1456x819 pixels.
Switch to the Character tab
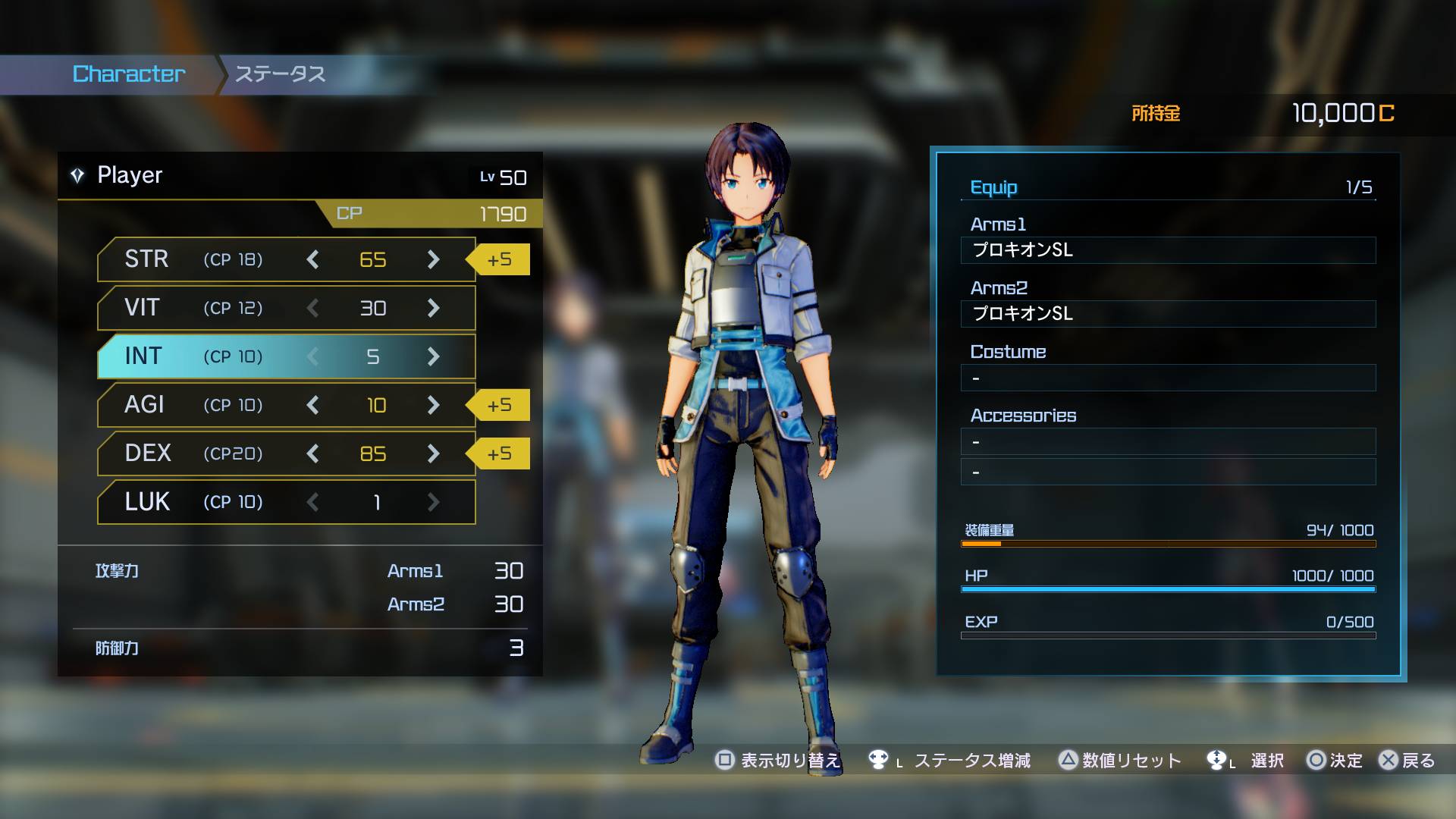129,74
